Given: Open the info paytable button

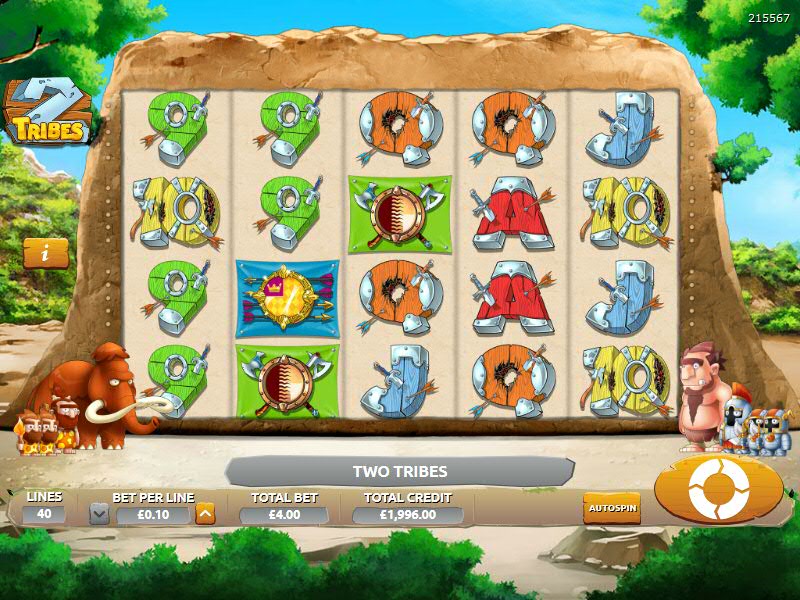Looking at the screenshot, I should 46,253.
